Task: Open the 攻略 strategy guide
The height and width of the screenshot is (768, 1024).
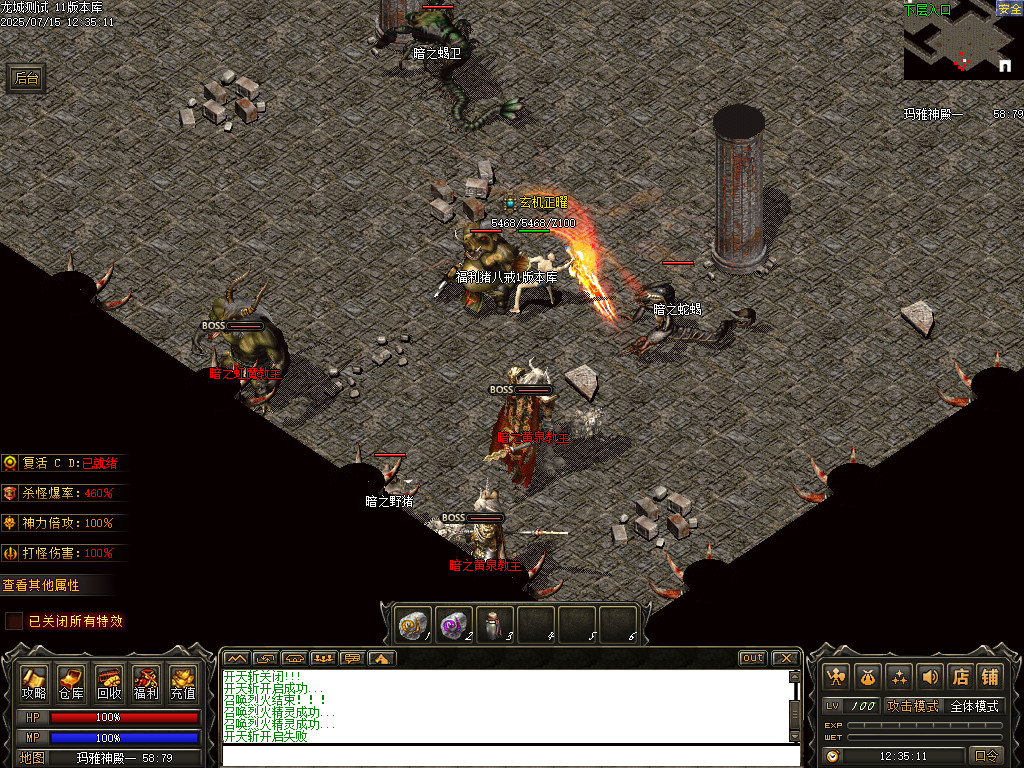Action: coord(34,682)
